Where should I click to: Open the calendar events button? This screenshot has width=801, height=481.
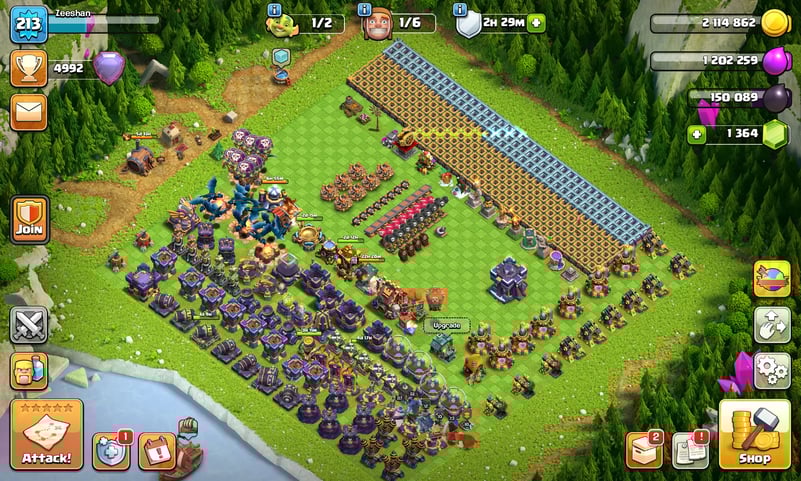coord(156,451)
